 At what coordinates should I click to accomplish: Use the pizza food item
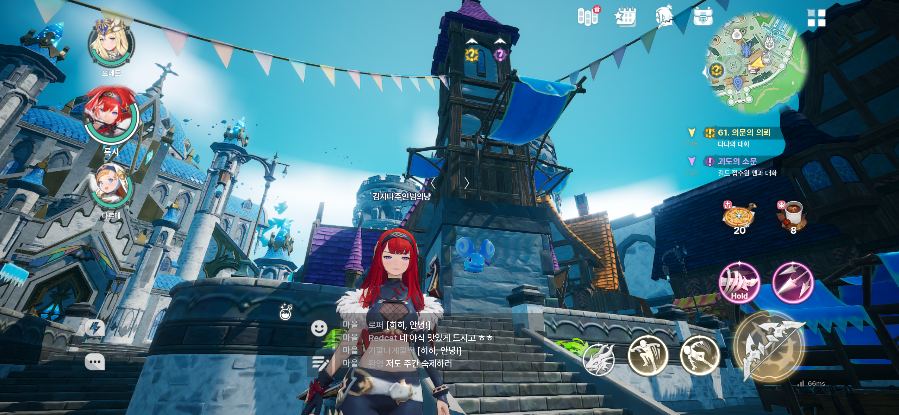(x=740, y=214)
